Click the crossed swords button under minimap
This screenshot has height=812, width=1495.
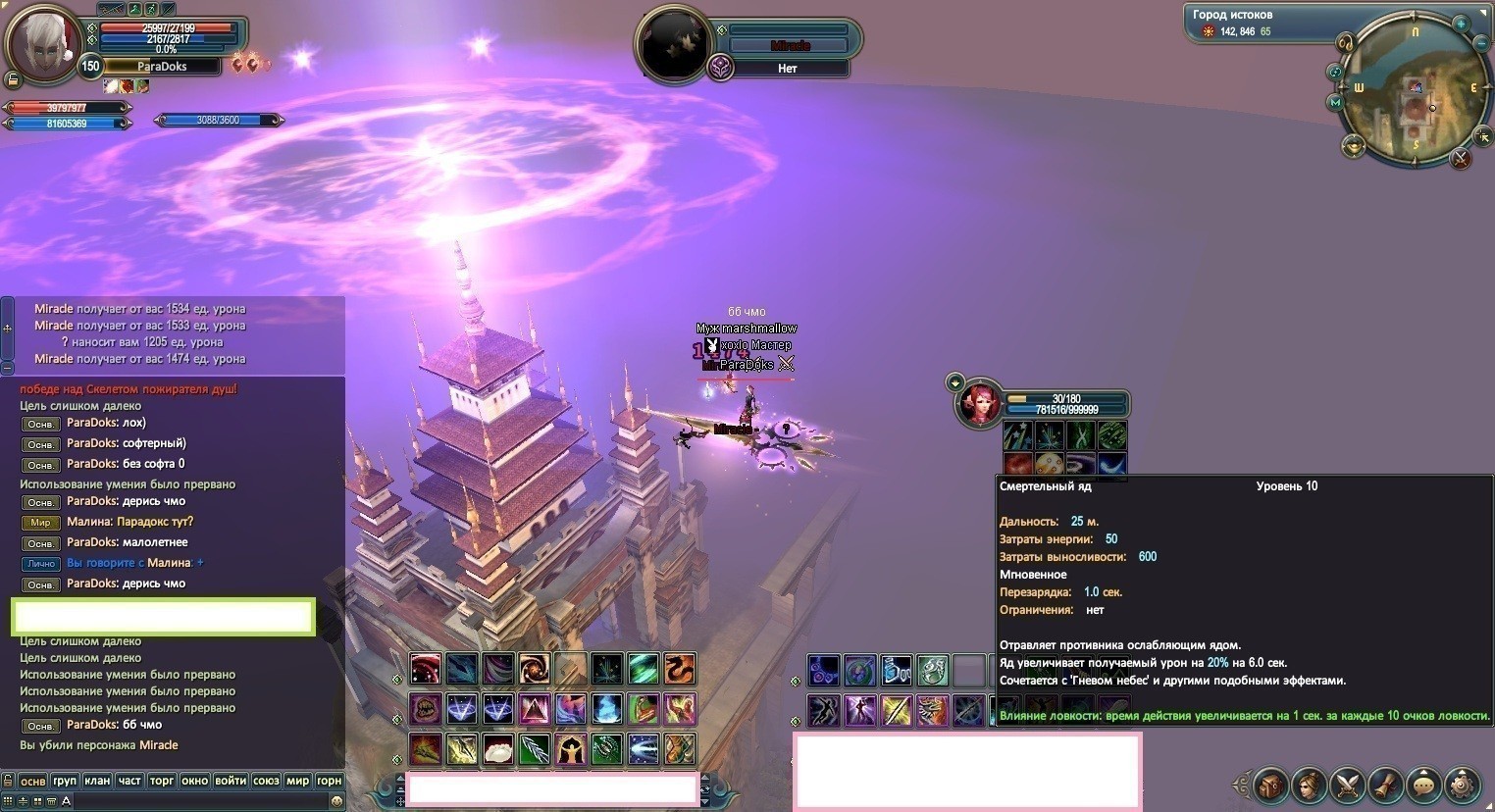[x=1461, y=157]
